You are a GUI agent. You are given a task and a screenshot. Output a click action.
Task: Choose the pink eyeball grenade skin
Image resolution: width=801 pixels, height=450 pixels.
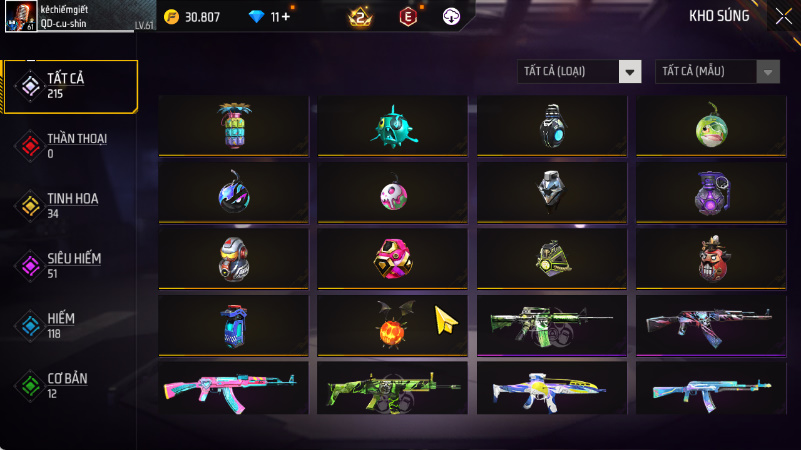[x=391, y=193]
